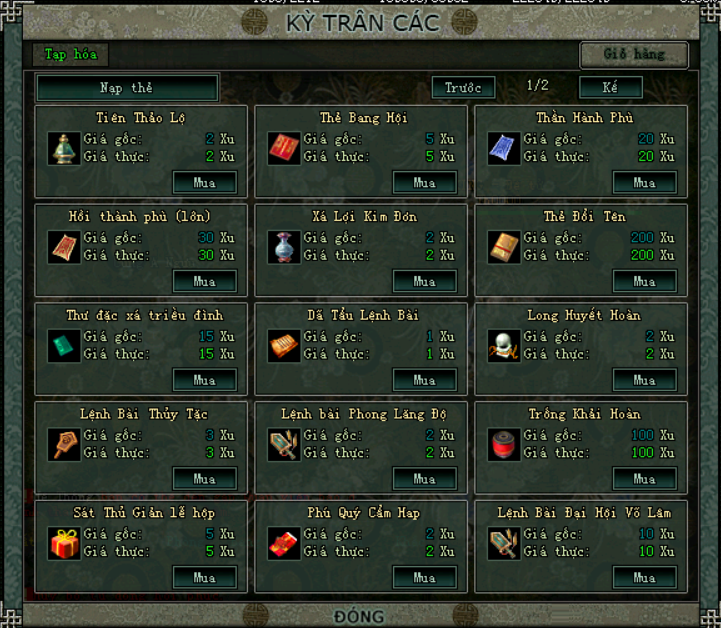
Task: Purchase the Thần Hành Phù item
Action: pos(645,183)
